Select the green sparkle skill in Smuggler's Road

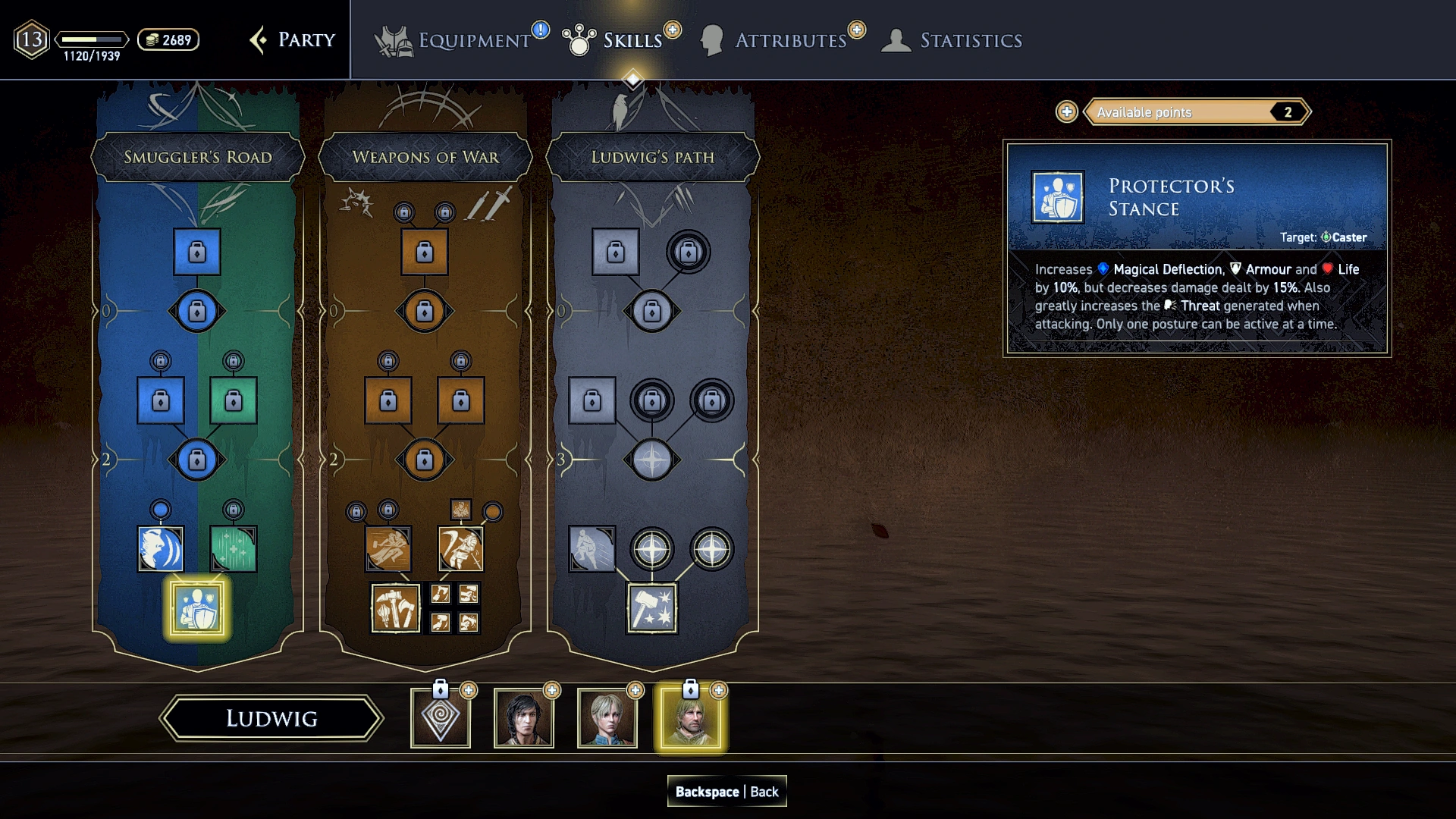[x=234, y=548]
